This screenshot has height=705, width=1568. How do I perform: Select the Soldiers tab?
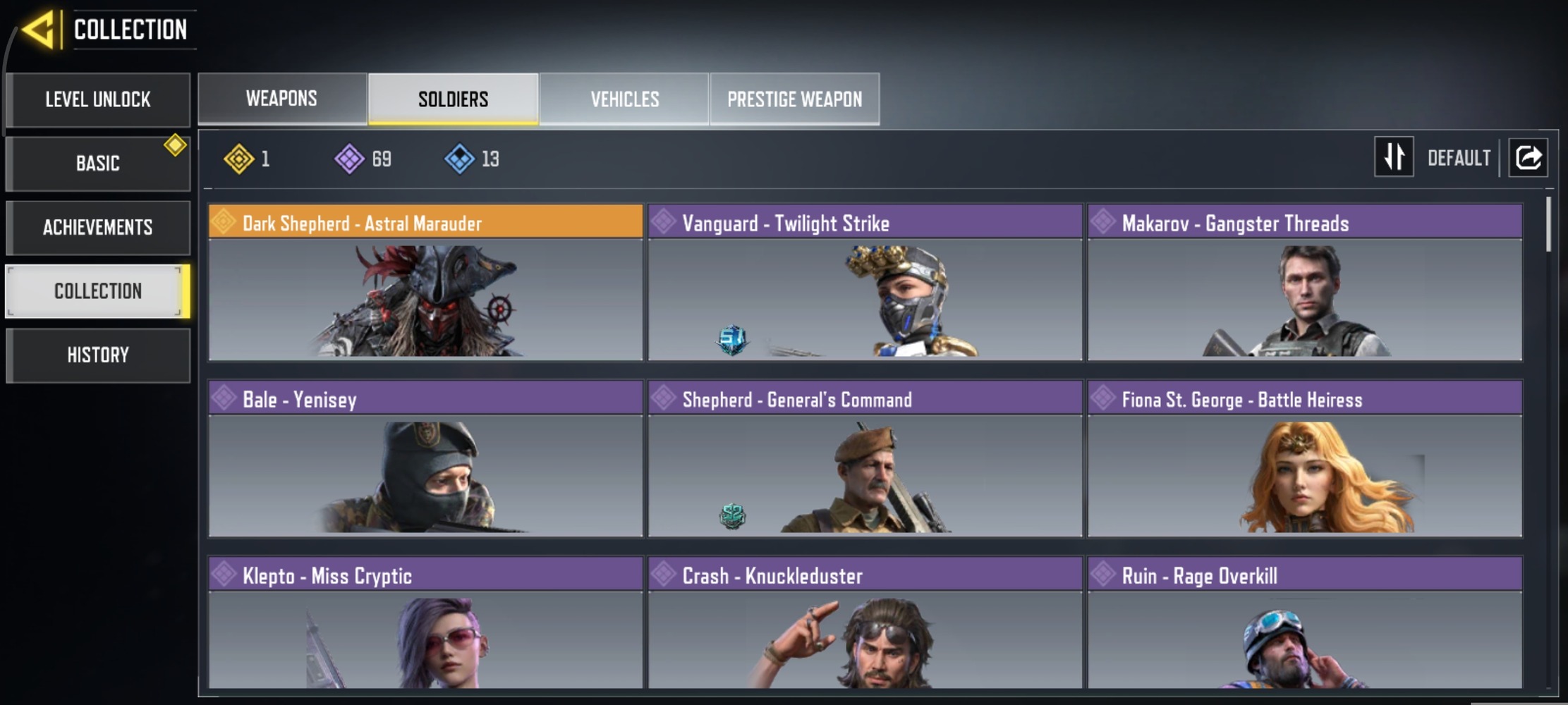(x=453, y=99)
